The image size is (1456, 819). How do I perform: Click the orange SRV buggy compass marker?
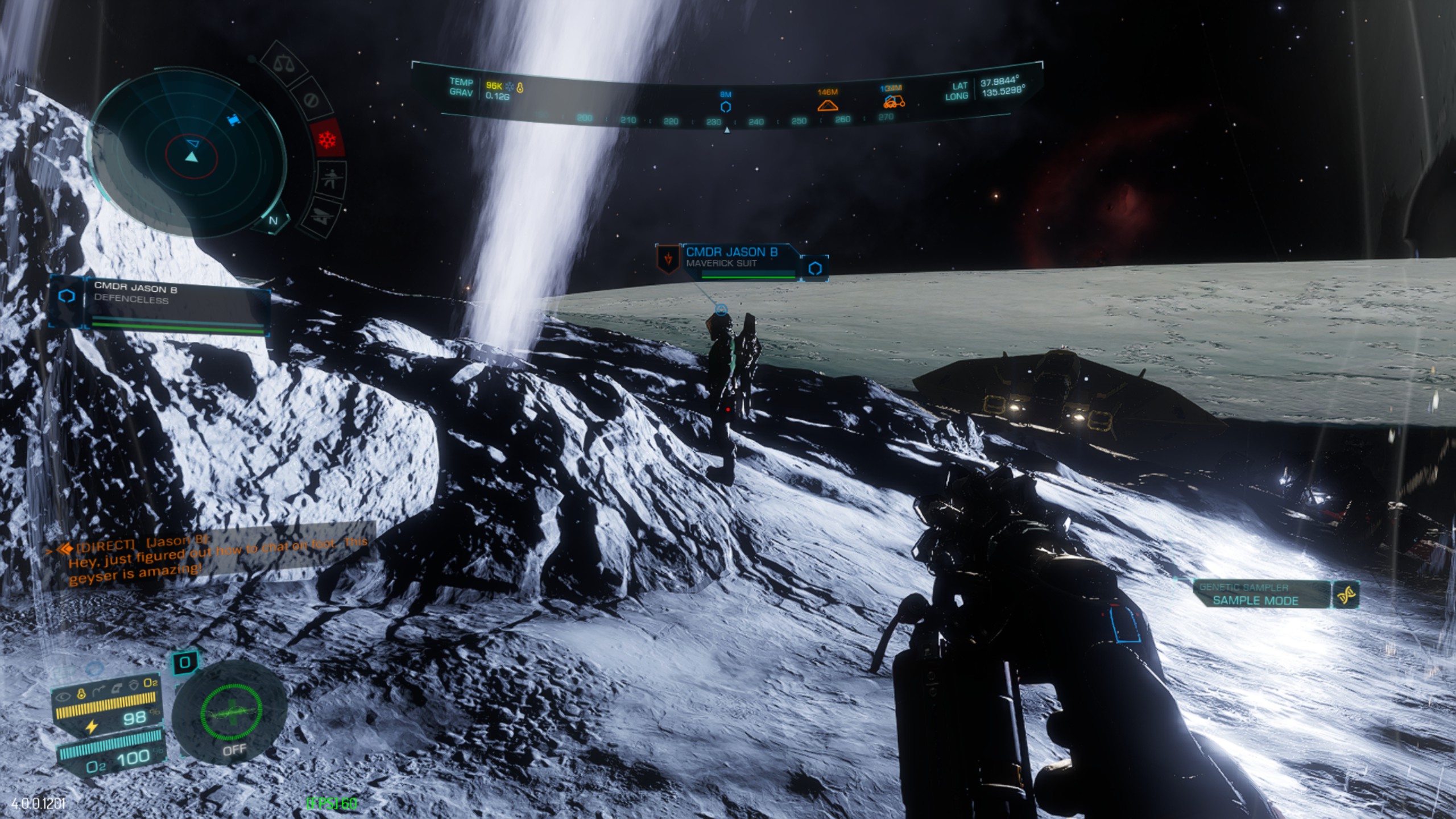click(x=894, y=102)
